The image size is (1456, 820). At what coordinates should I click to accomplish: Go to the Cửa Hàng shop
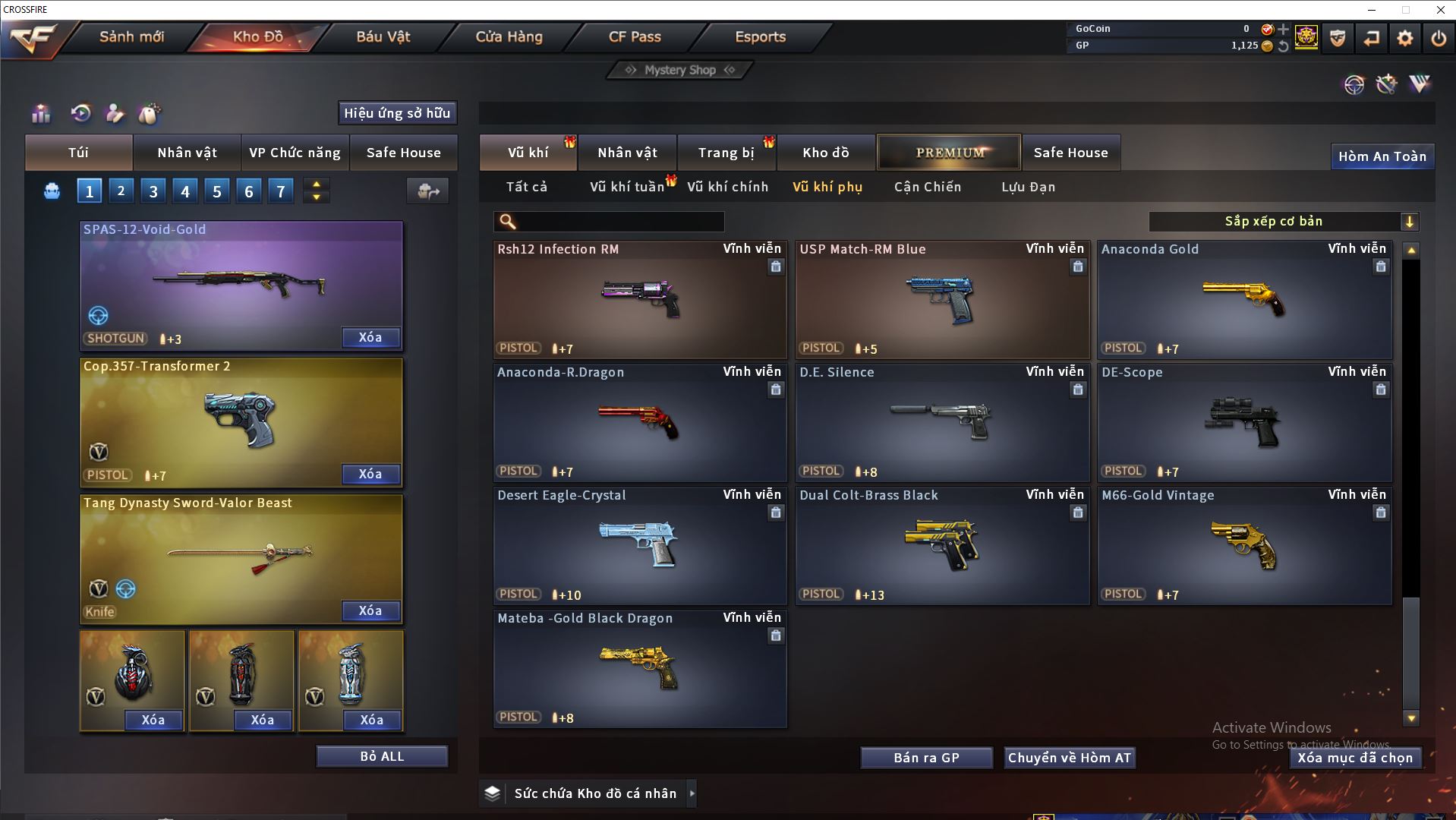[509, 36]
